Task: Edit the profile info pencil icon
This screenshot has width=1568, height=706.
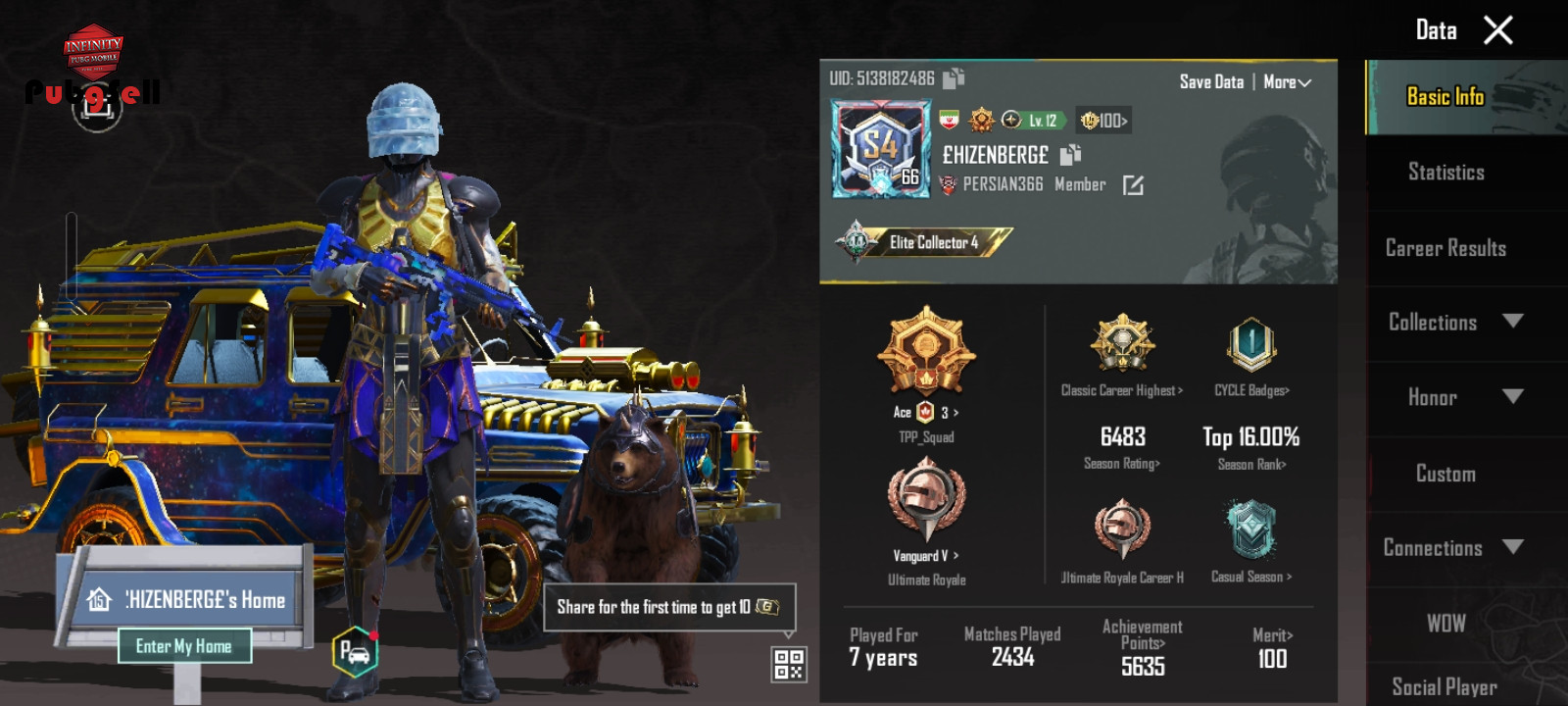Action: 1133,185
